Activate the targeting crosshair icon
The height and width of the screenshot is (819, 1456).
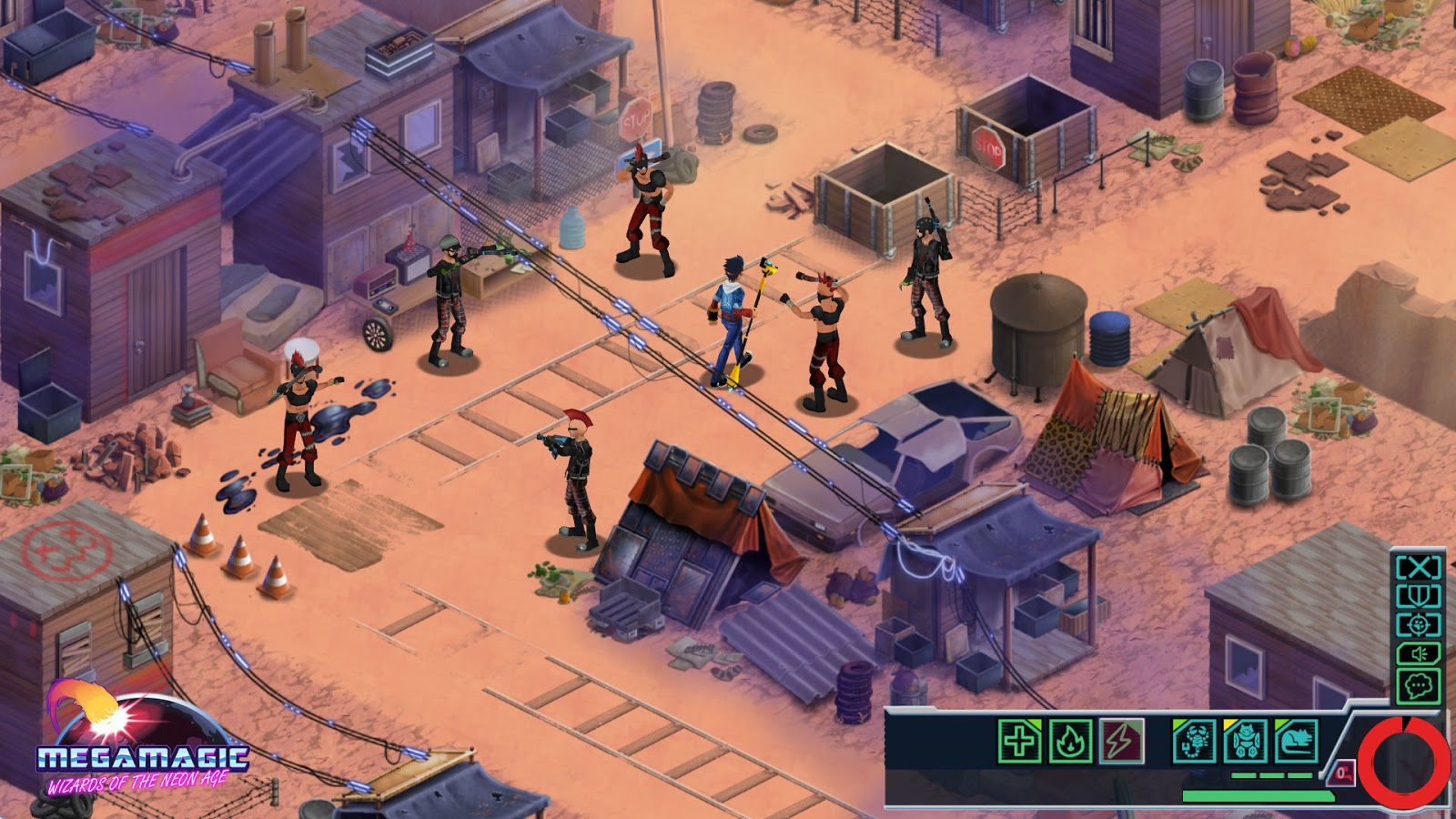click(x=1417, y=624)
